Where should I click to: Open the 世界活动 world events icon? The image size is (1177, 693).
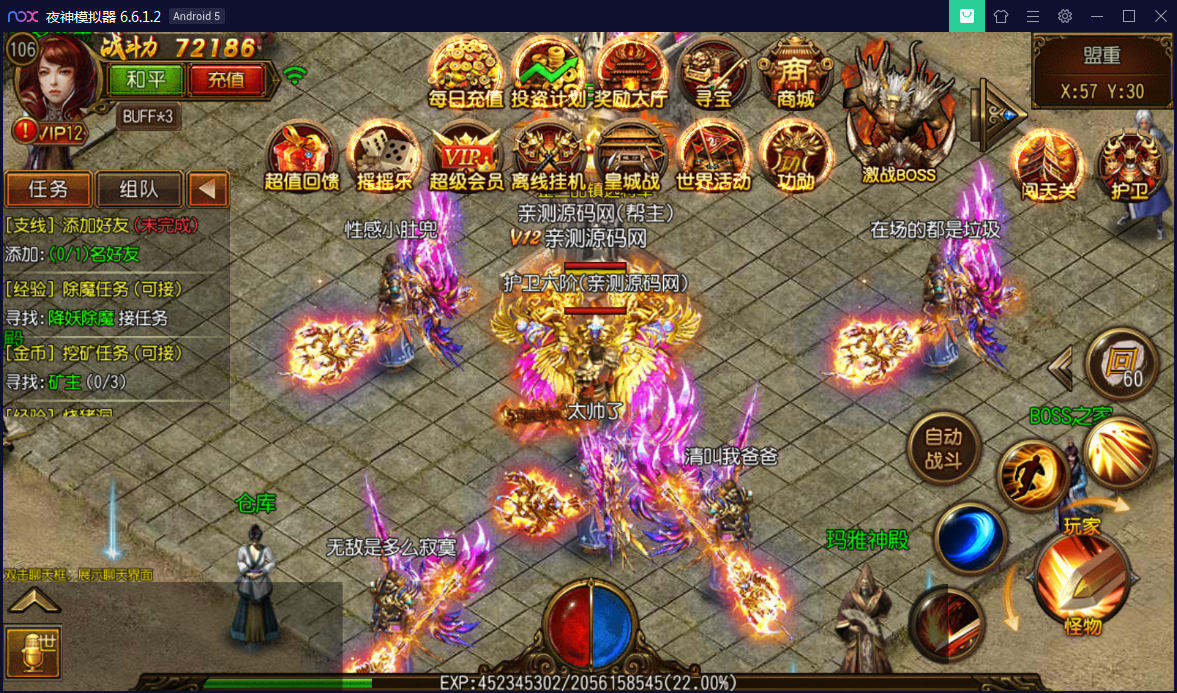(x=713, y=157)
